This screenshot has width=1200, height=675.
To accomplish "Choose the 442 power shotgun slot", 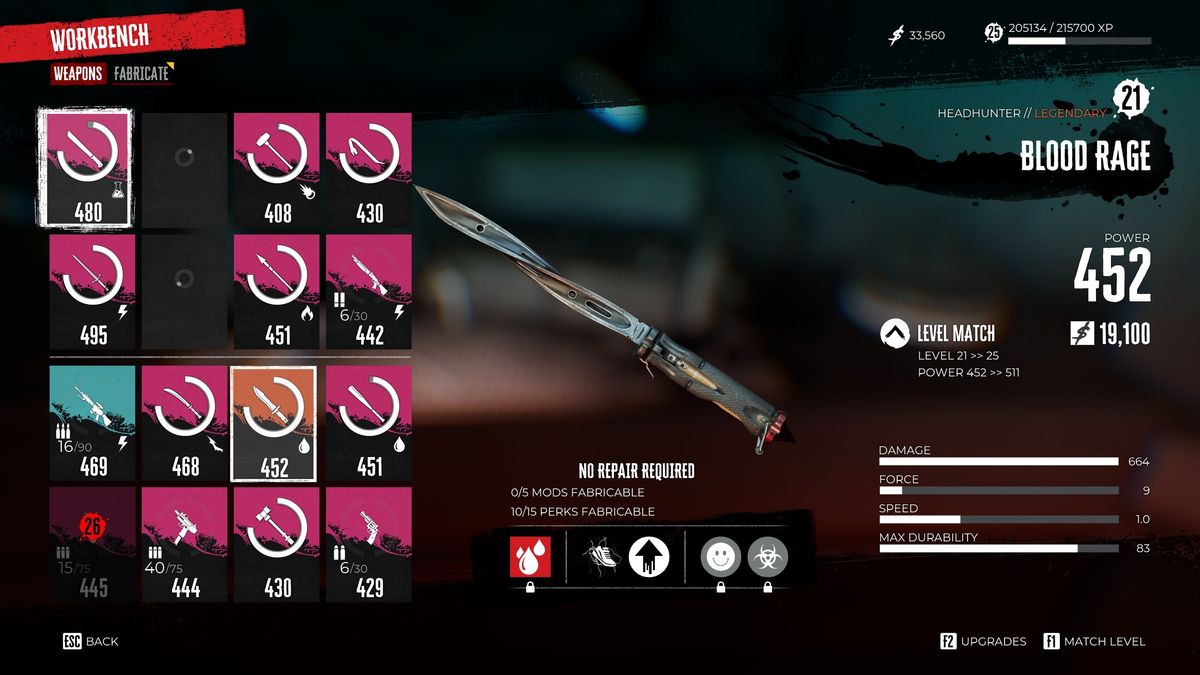I will pyautogui.click(x=369, y=291).
